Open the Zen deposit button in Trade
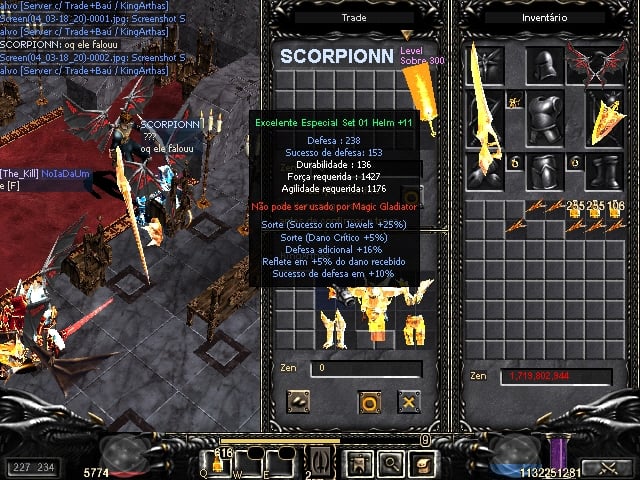The height and width of the screenshot is (480, 640). 297,402
